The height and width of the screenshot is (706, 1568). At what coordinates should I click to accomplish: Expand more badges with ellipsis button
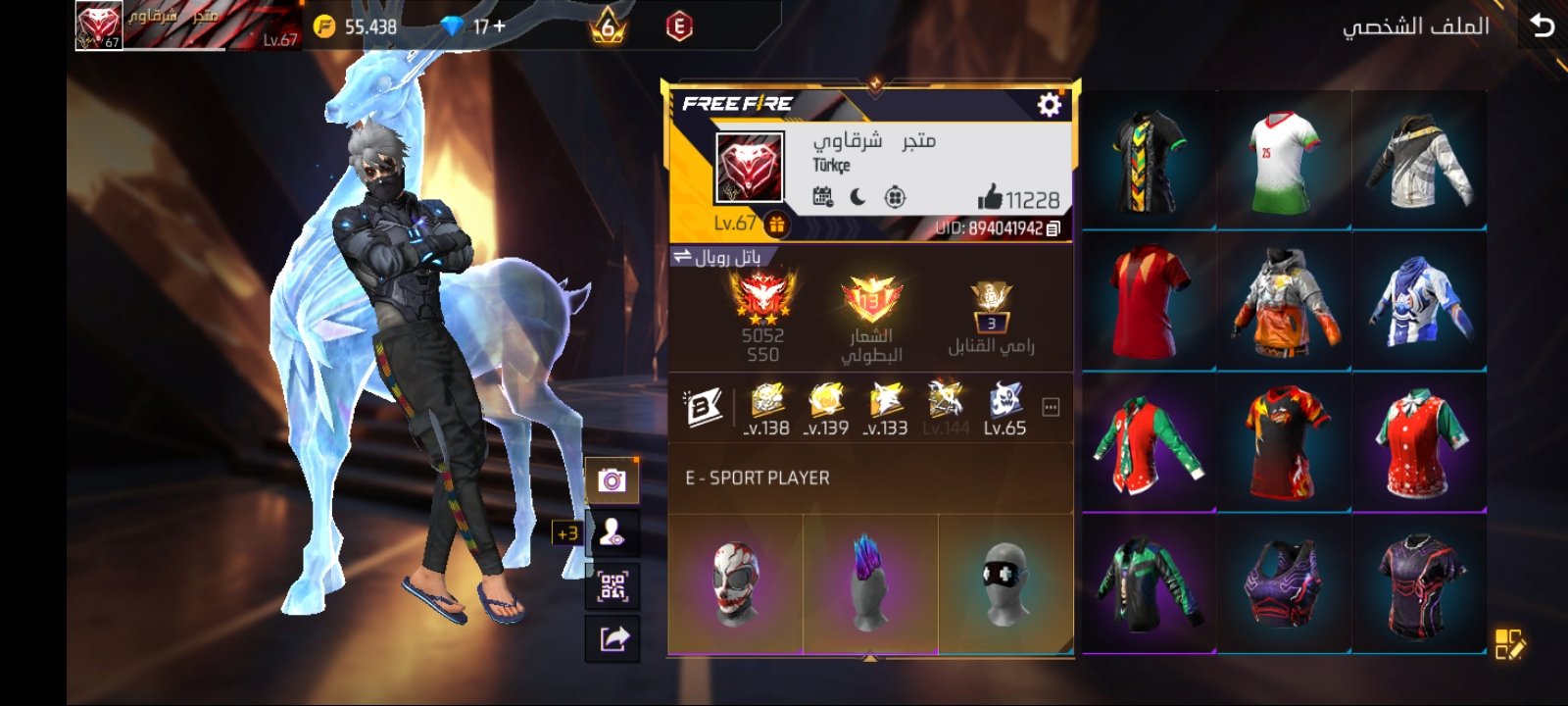tap(1051, 407)
